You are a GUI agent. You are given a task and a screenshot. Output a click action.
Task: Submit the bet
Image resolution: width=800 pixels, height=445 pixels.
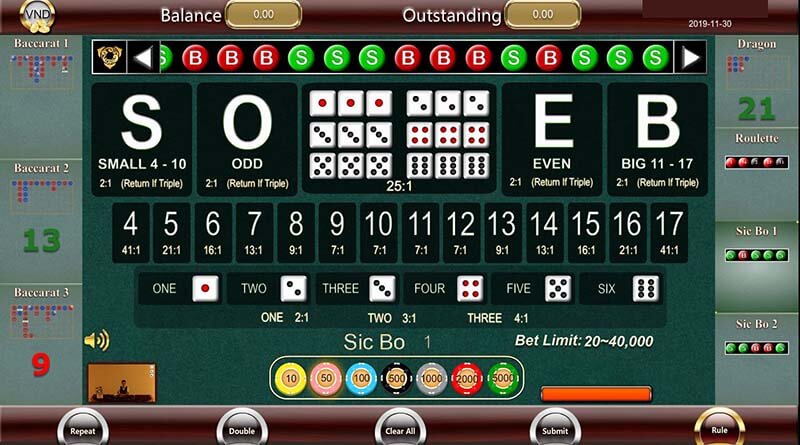(555, 428)
